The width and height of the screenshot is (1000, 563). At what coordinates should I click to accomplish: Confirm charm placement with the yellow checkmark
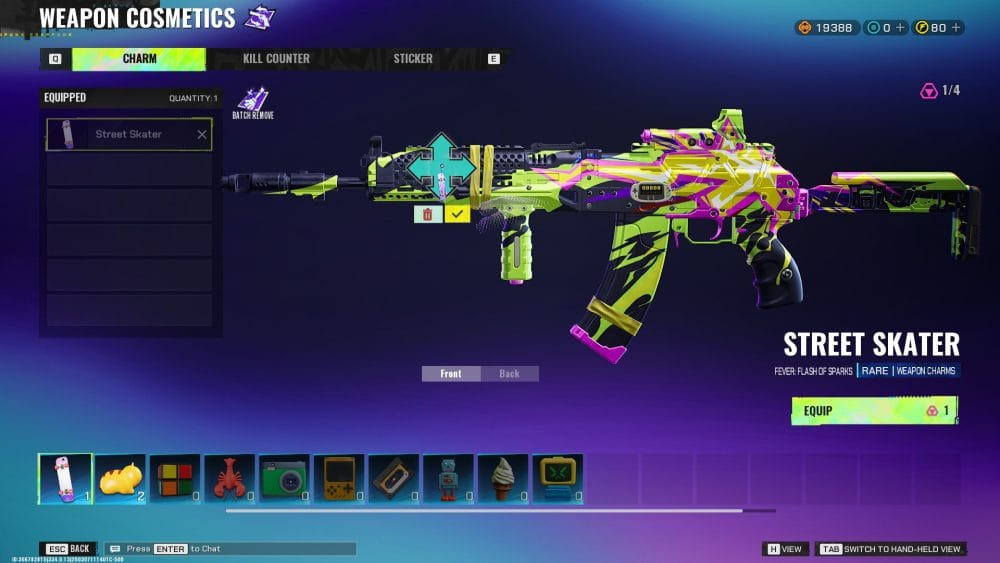tap(457, 214)
